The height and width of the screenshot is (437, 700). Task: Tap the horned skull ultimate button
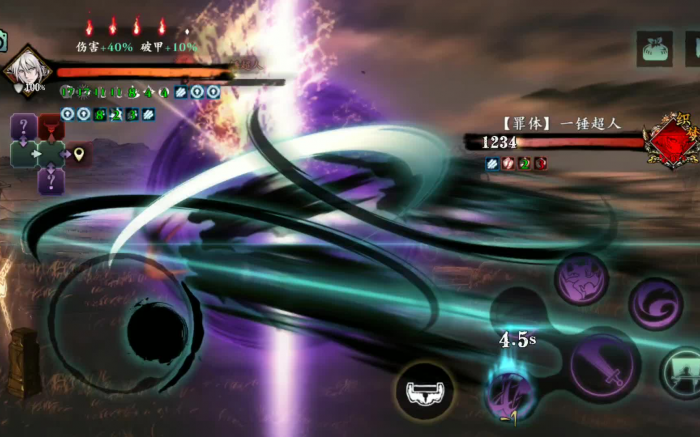425,389
